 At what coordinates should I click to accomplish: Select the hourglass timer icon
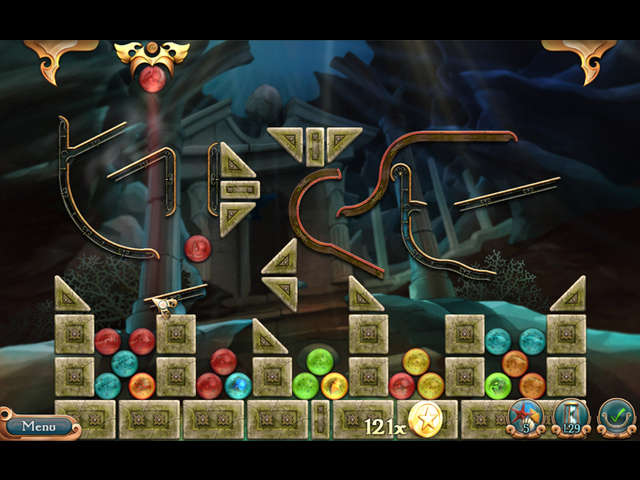tap(571, 415)
